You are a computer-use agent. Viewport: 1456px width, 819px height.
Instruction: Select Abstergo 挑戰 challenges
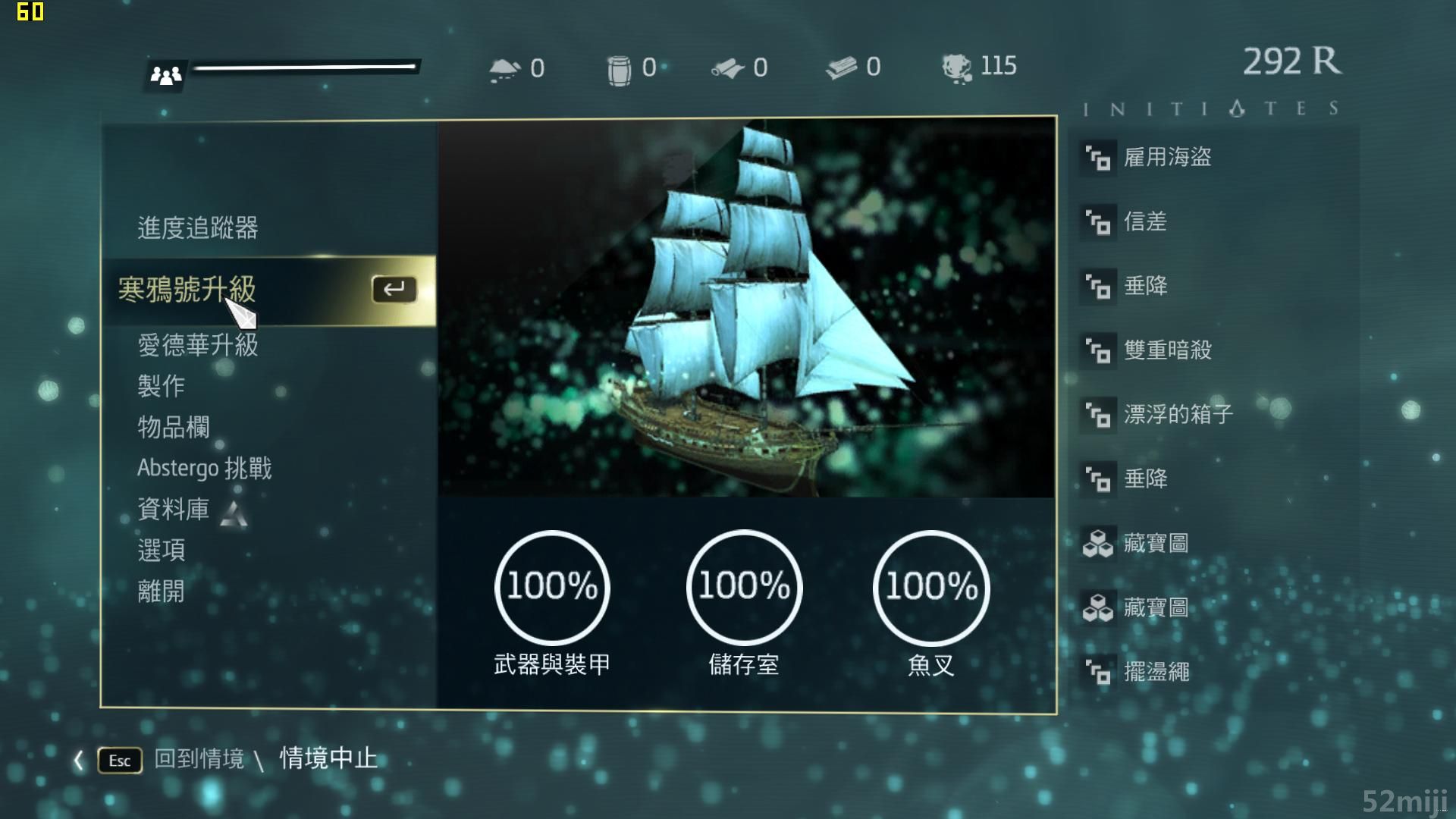click(x=204, y=468)
